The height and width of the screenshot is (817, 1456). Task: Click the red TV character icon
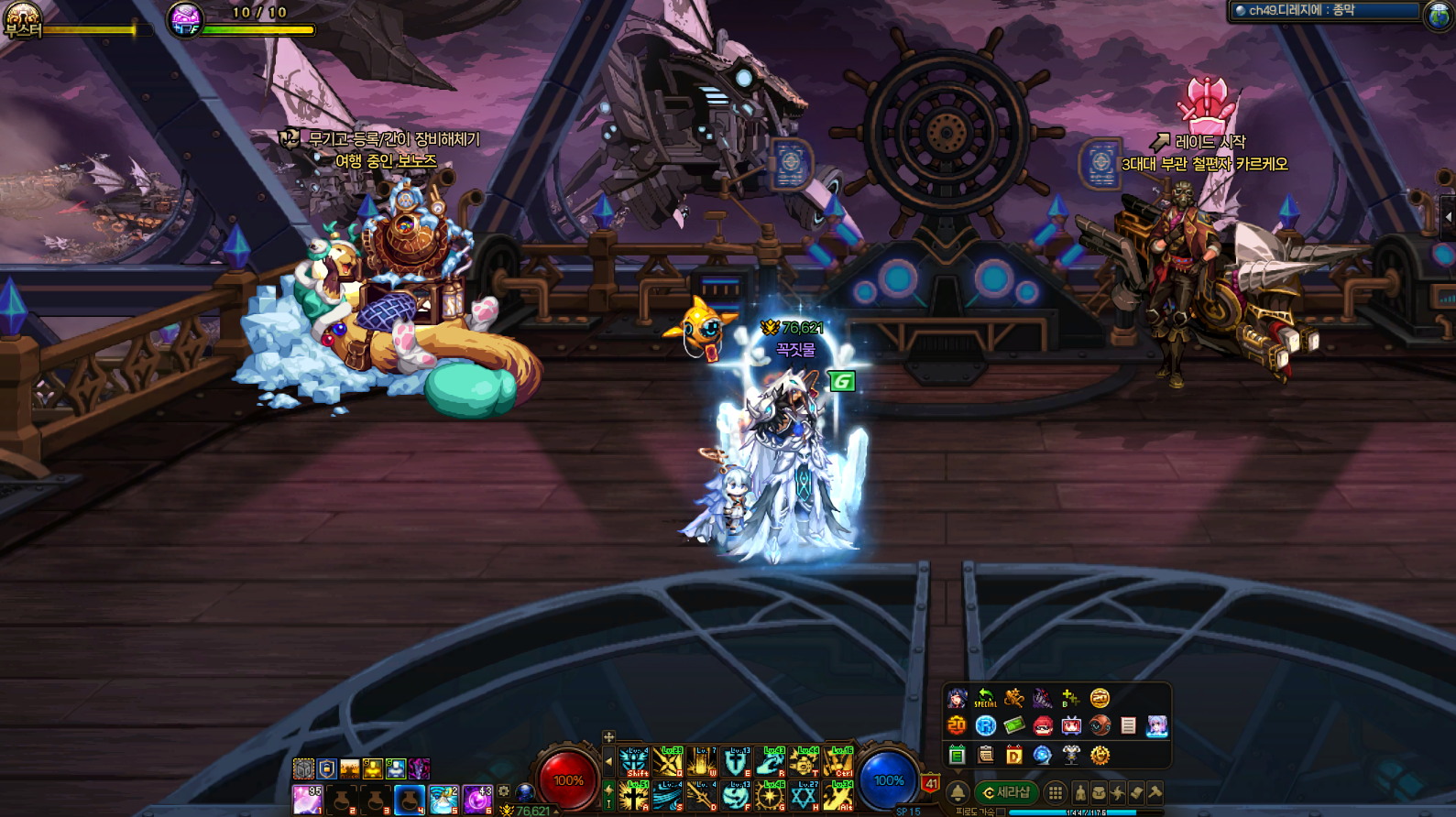click(1070, 726)
